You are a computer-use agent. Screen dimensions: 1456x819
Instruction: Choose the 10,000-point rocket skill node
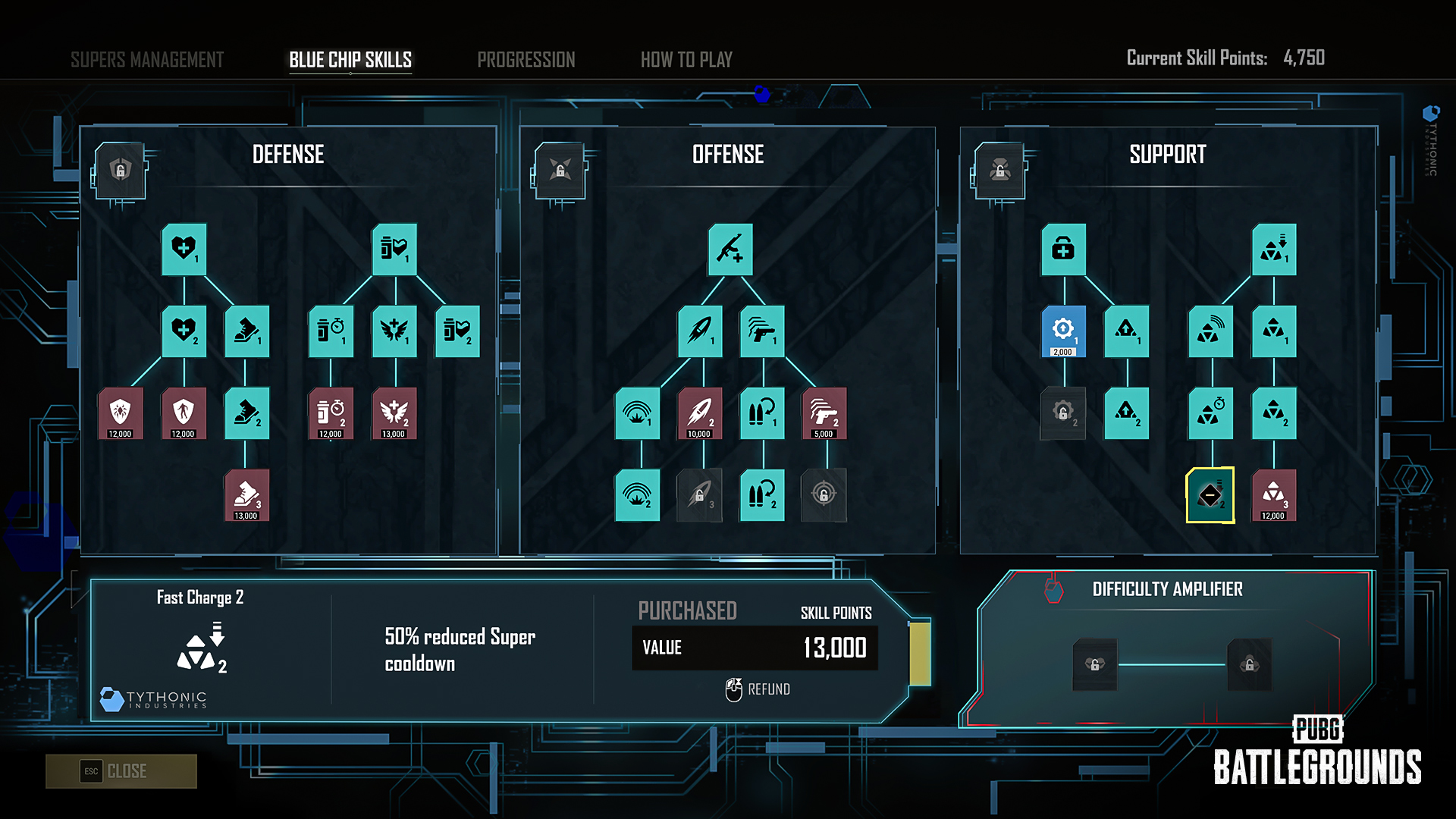click(699, 413)
